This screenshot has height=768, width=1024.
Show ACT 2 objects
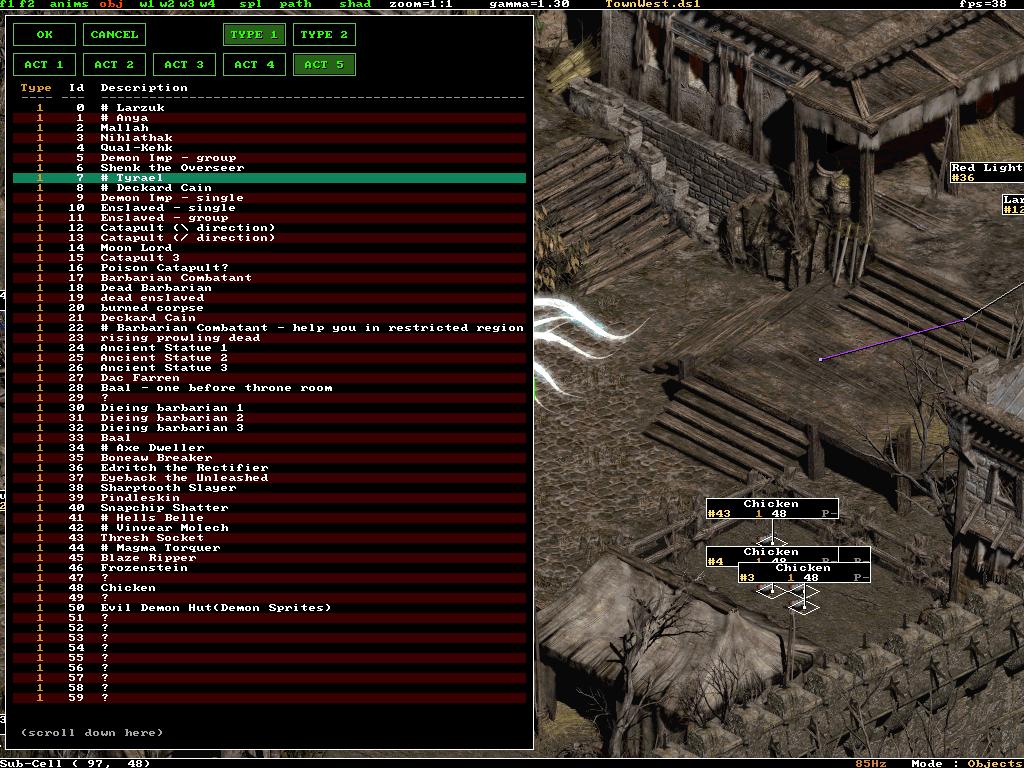114,65
